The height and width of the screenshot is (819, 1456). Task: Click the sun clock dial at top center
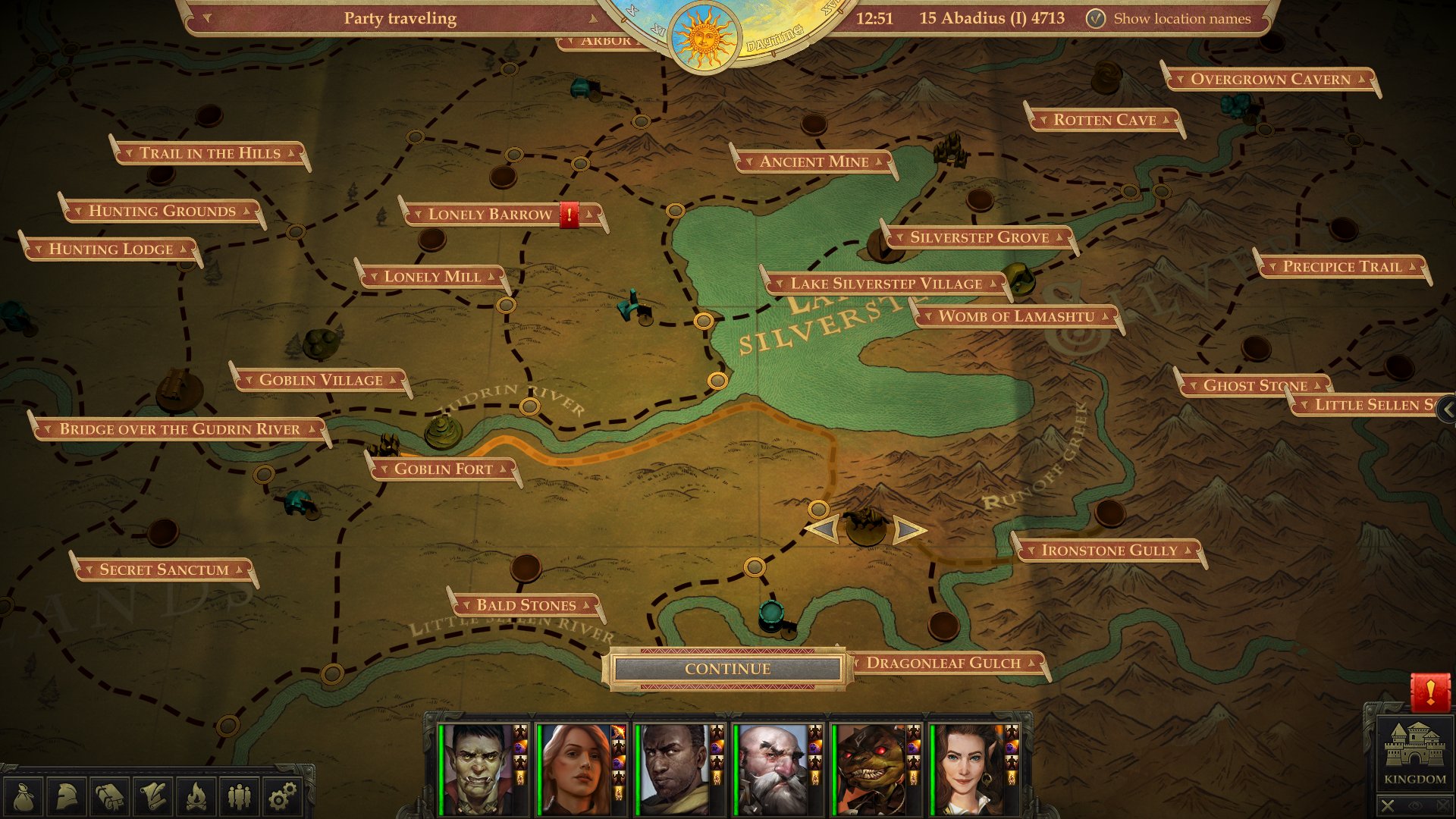tap(704, 36)
